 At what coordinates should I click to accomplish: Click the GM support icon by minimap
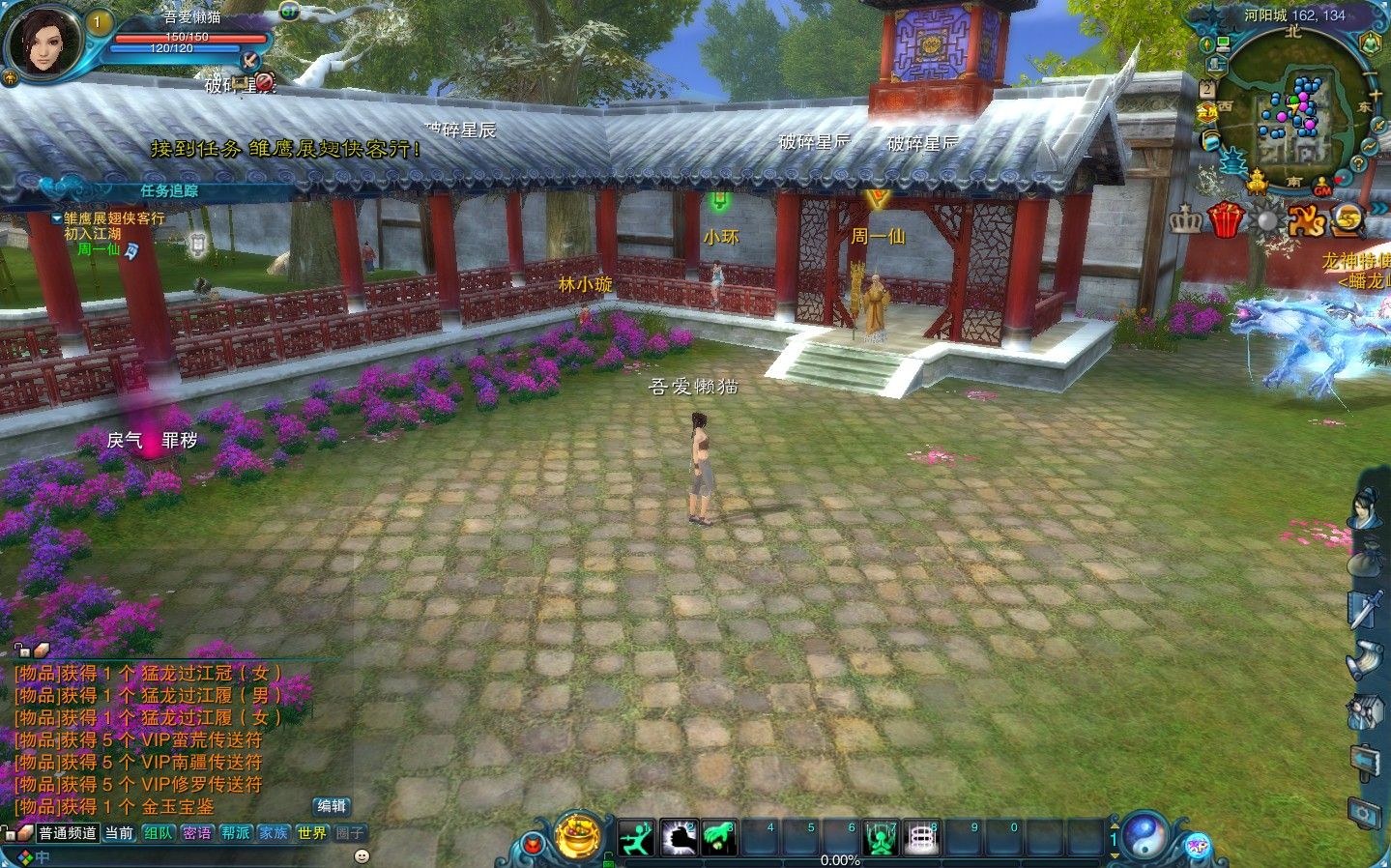[x=1322, y=190]
